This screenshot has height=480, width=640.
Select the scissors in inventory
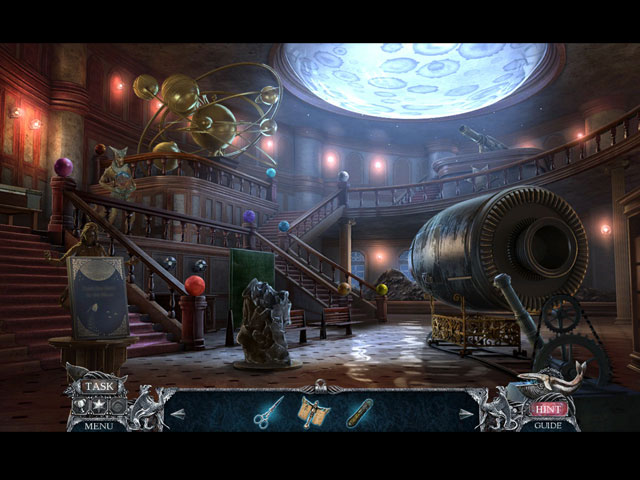coord(267,410)
